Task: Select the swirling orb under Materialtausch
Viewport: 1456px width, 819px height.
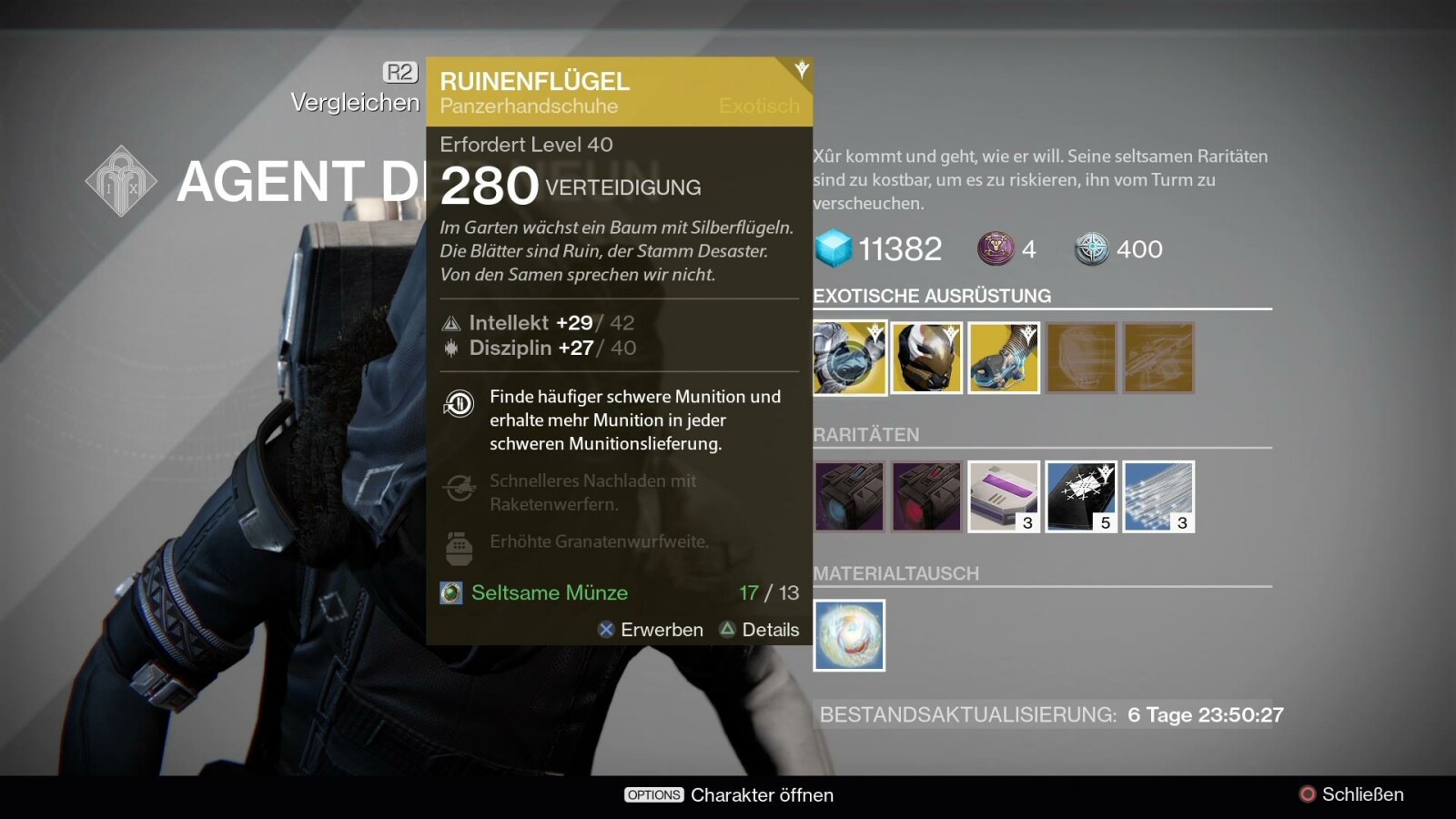Action: point(849,635)
